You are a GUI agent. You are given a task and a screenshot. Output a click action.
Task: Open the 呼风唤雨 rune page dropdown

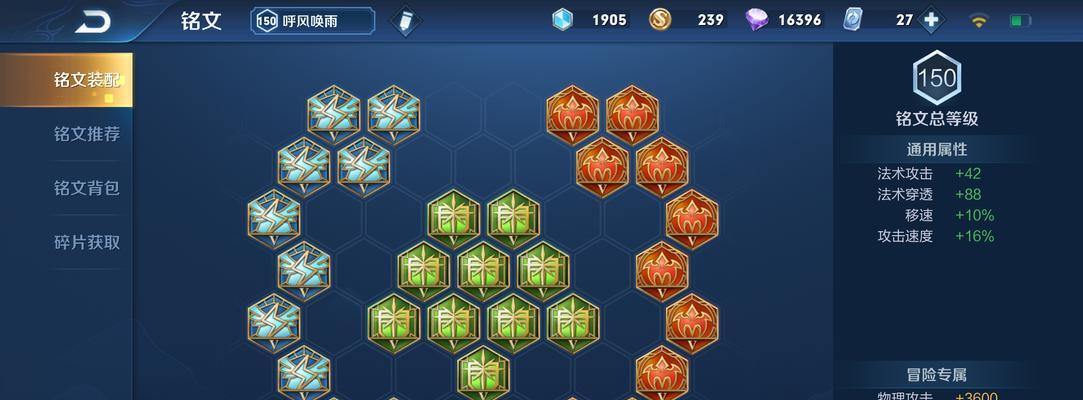point(312,21)
